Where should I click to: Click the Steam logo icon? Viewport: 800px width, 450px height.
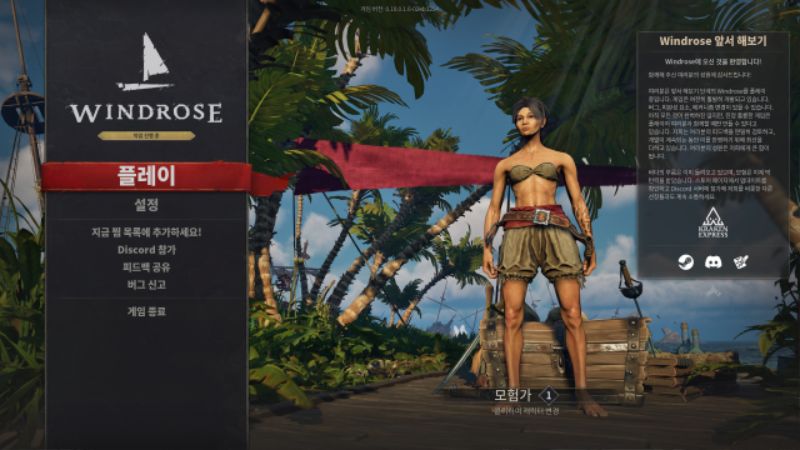(x=685, y=262)
